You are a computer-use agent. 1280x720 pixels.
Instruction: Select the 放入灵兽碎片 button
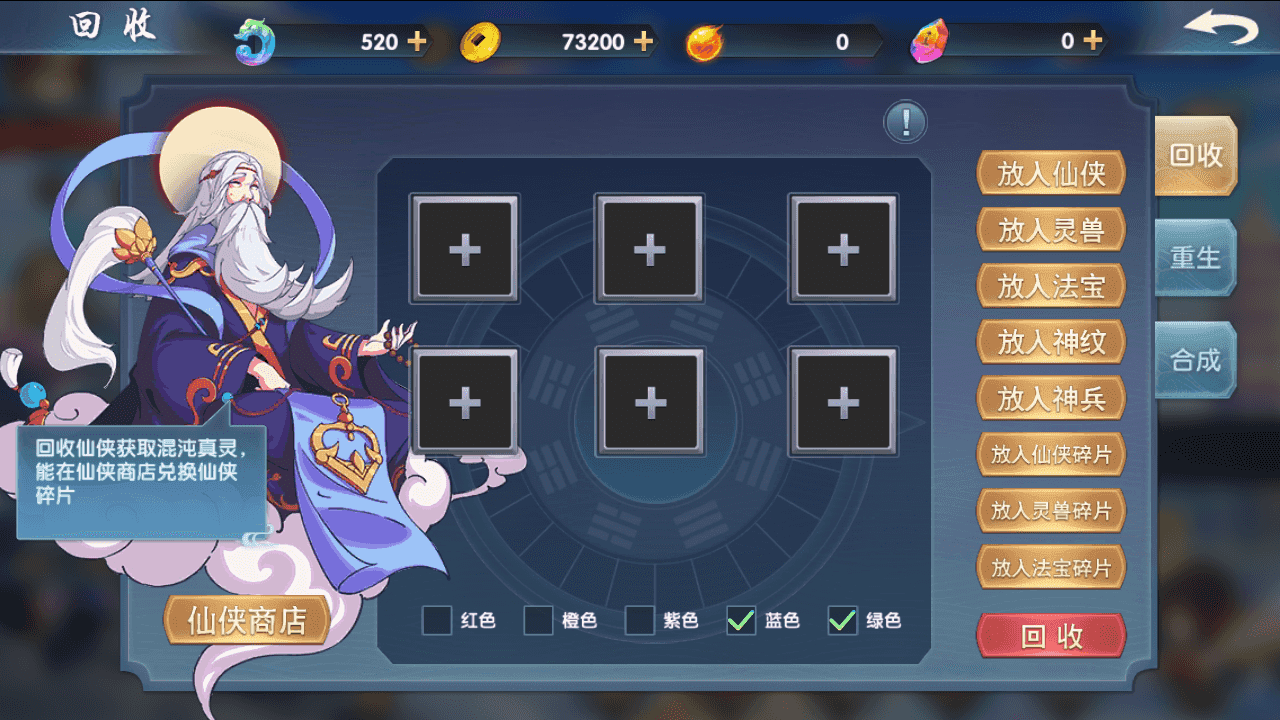tap(1051, 511)
